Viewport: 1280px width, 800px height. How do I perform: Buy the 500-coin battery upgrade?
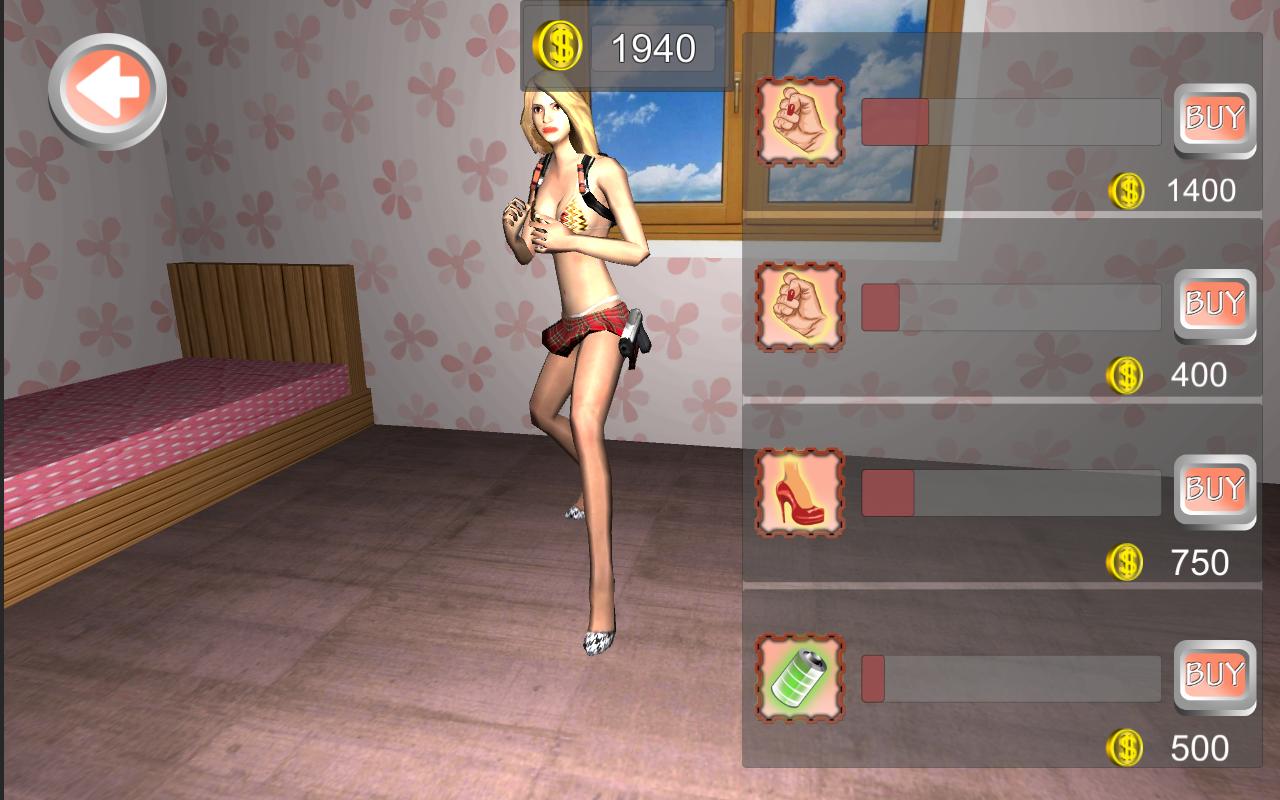1214,677
